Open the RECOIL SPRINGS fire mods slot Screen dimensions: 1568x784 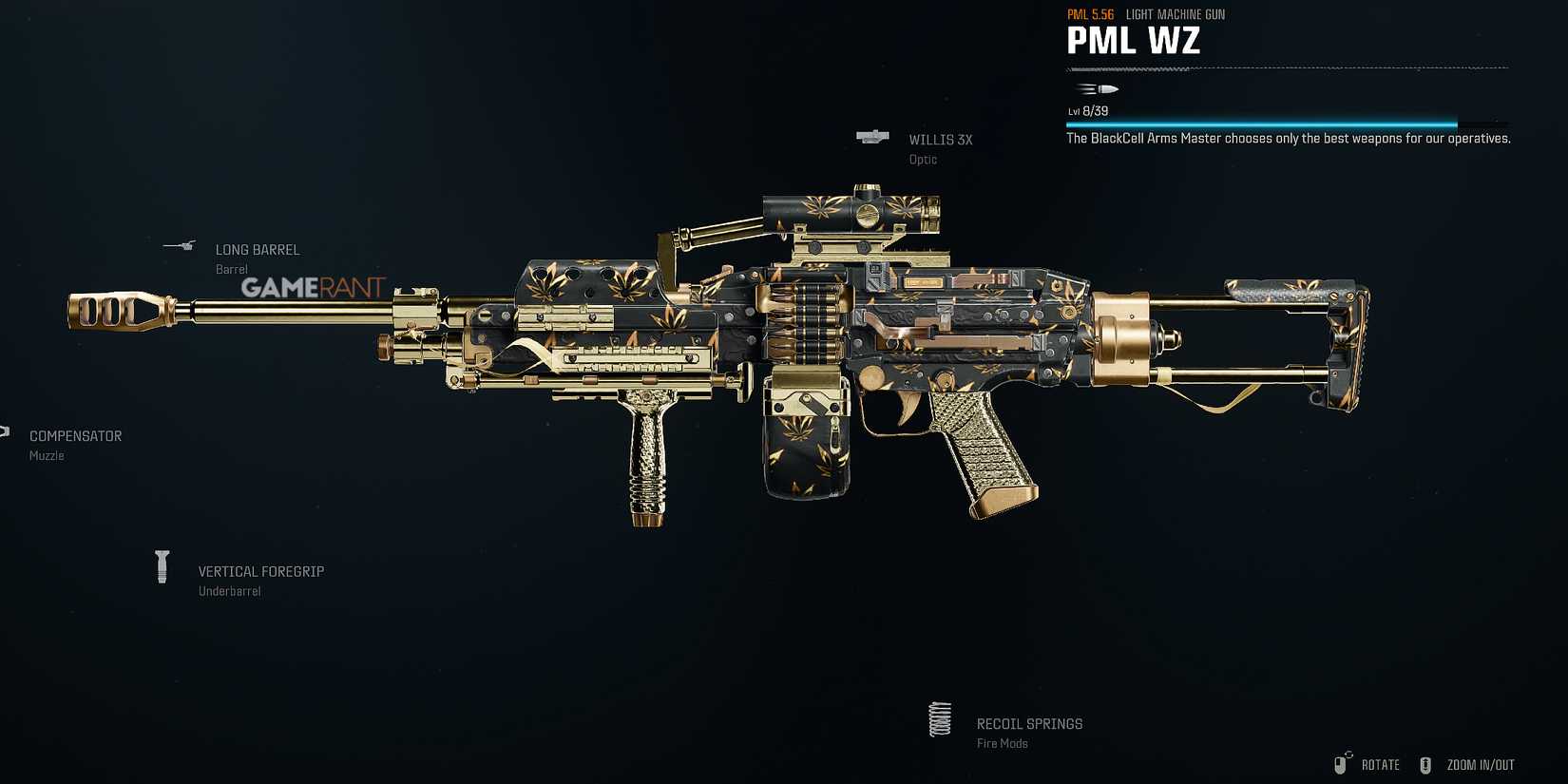point(1029,723)
